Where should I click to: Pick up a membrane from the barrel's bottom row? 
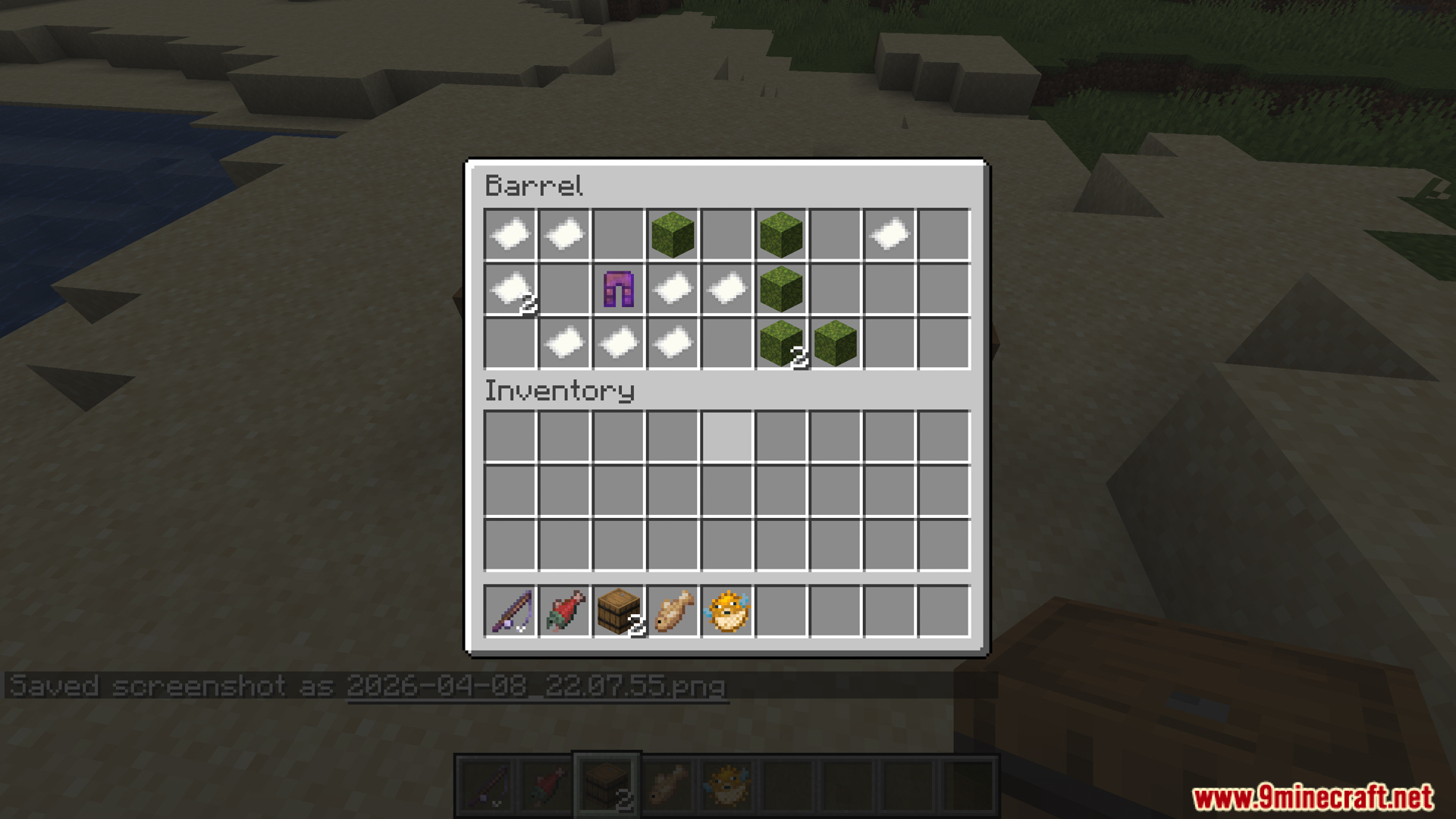point(564,343)
